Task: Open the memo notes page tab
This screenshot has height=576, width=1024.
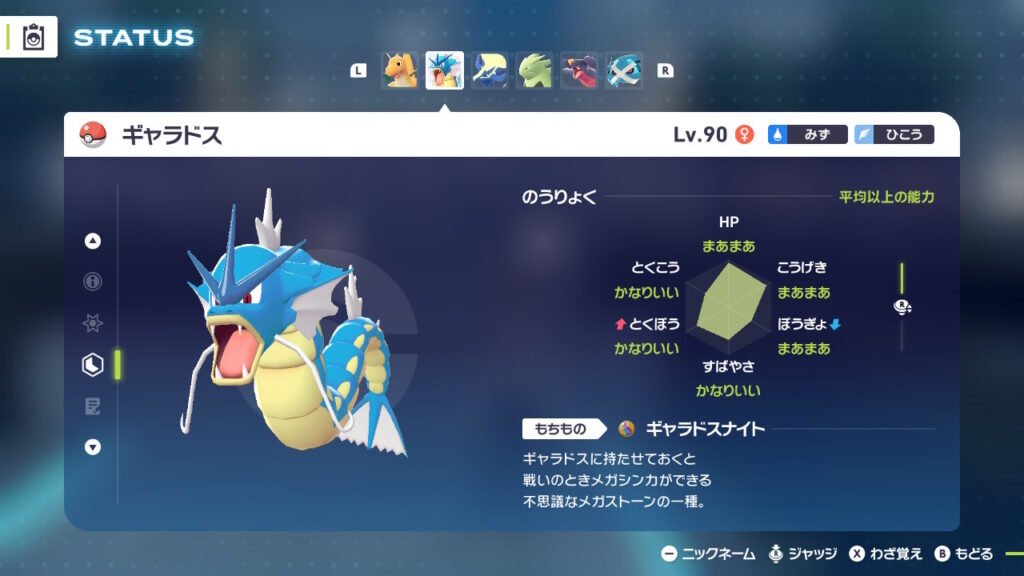Action: (93, 406)
